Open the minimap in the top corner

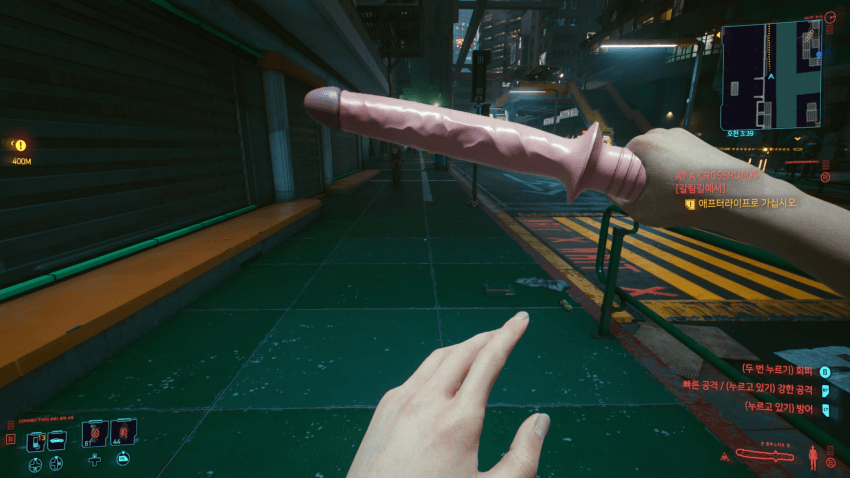click(x=770, y=75)
